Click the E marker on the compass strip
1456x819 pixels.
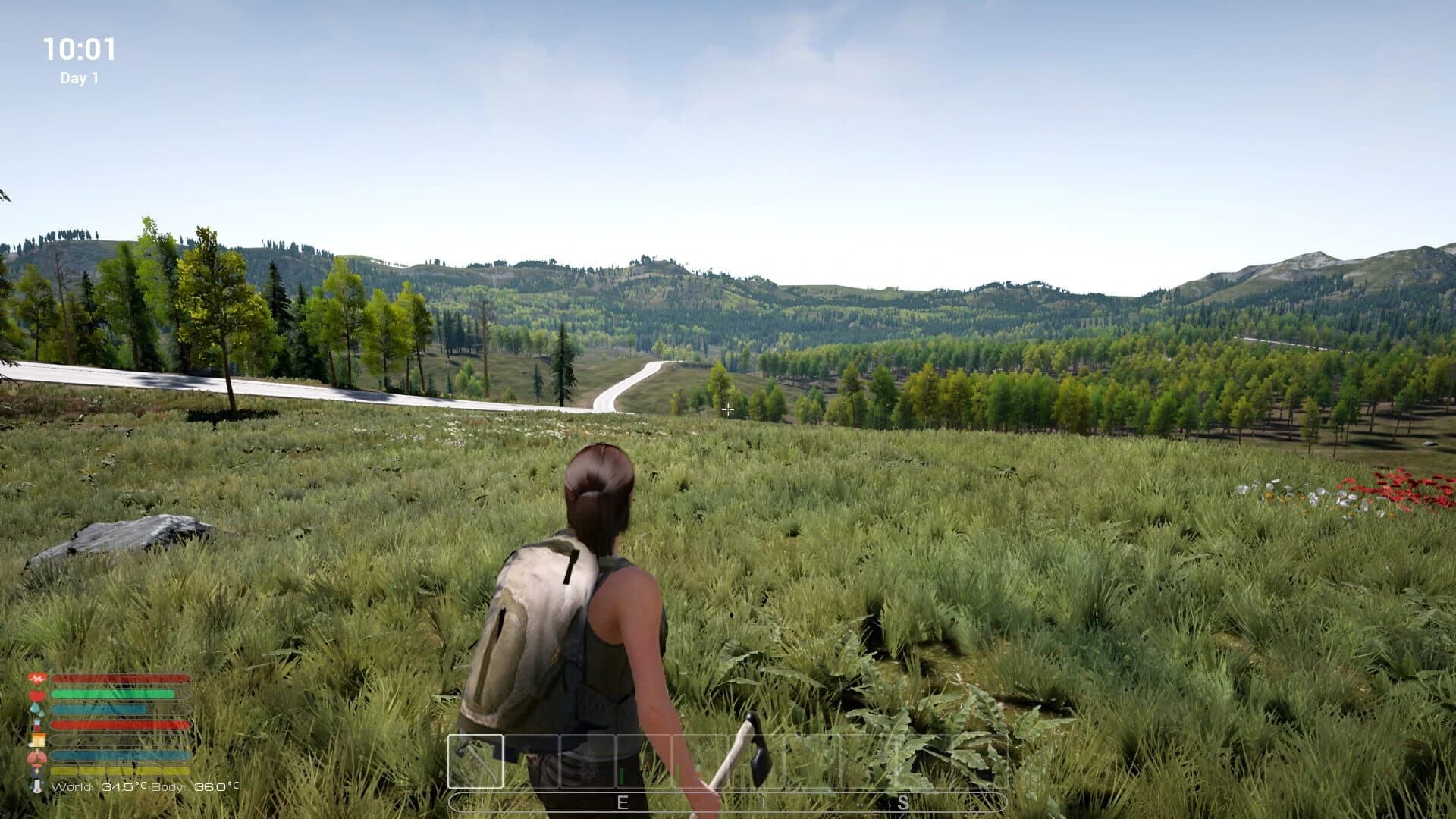point(623,802)
